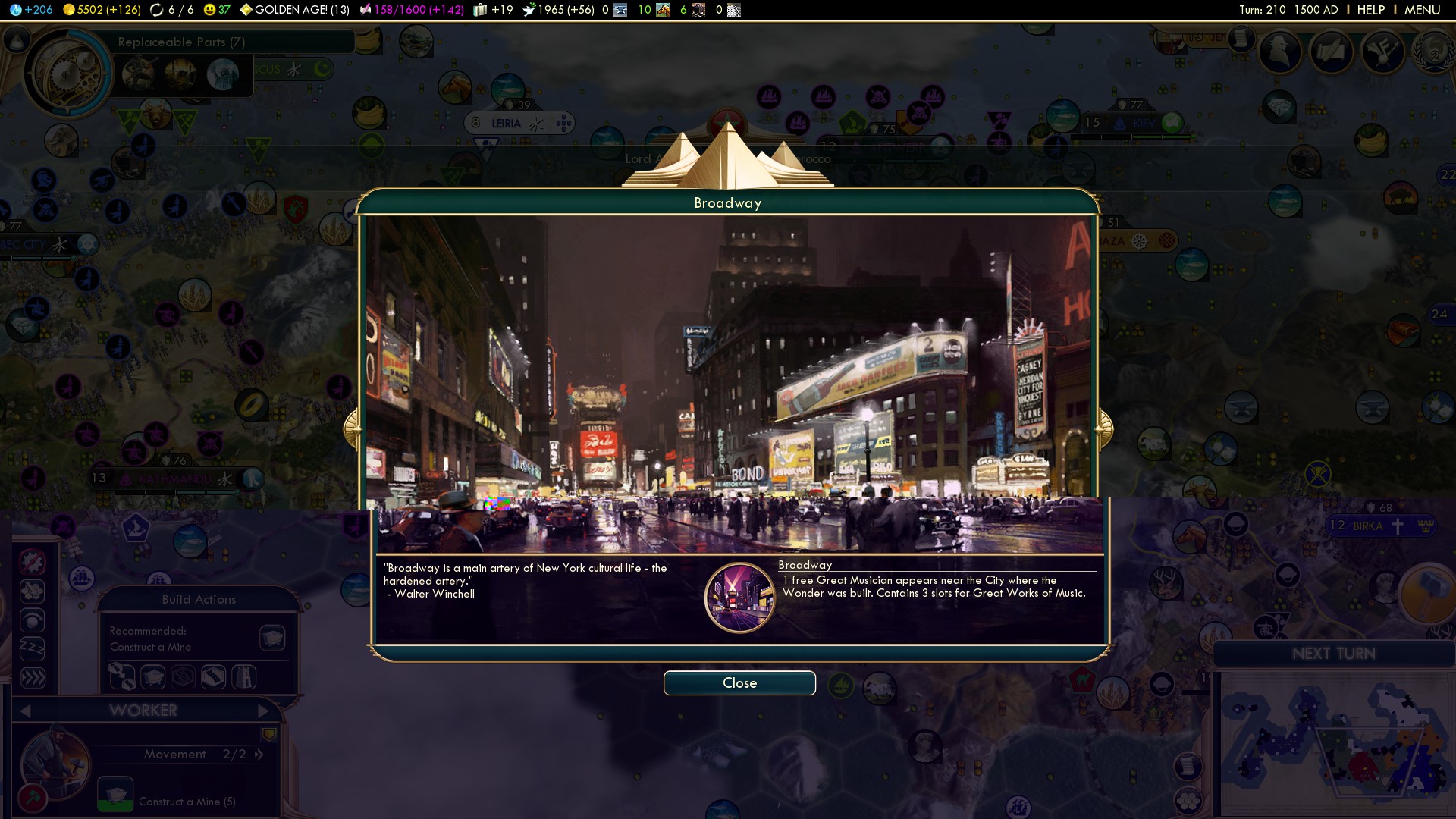Open the World Congress laurel icon

[x=1432, y=52]
